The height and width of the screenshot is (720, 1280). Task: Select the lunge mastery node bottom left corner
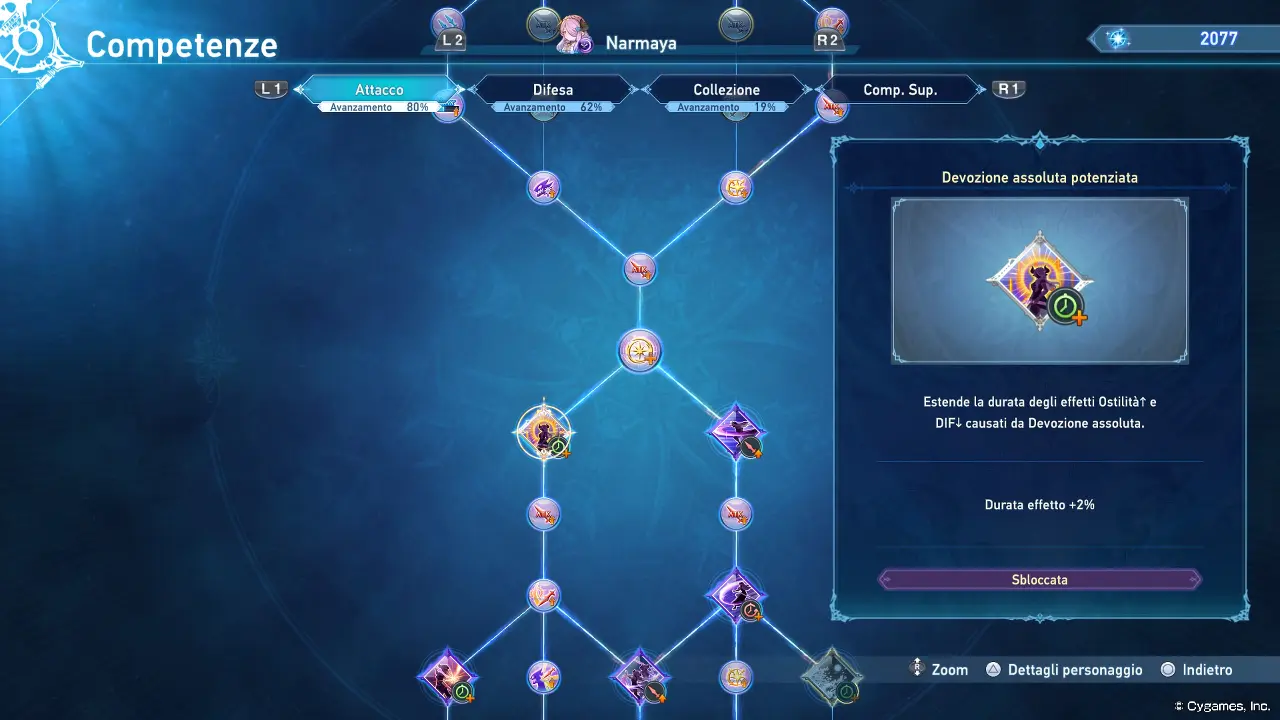click(447, 677)
